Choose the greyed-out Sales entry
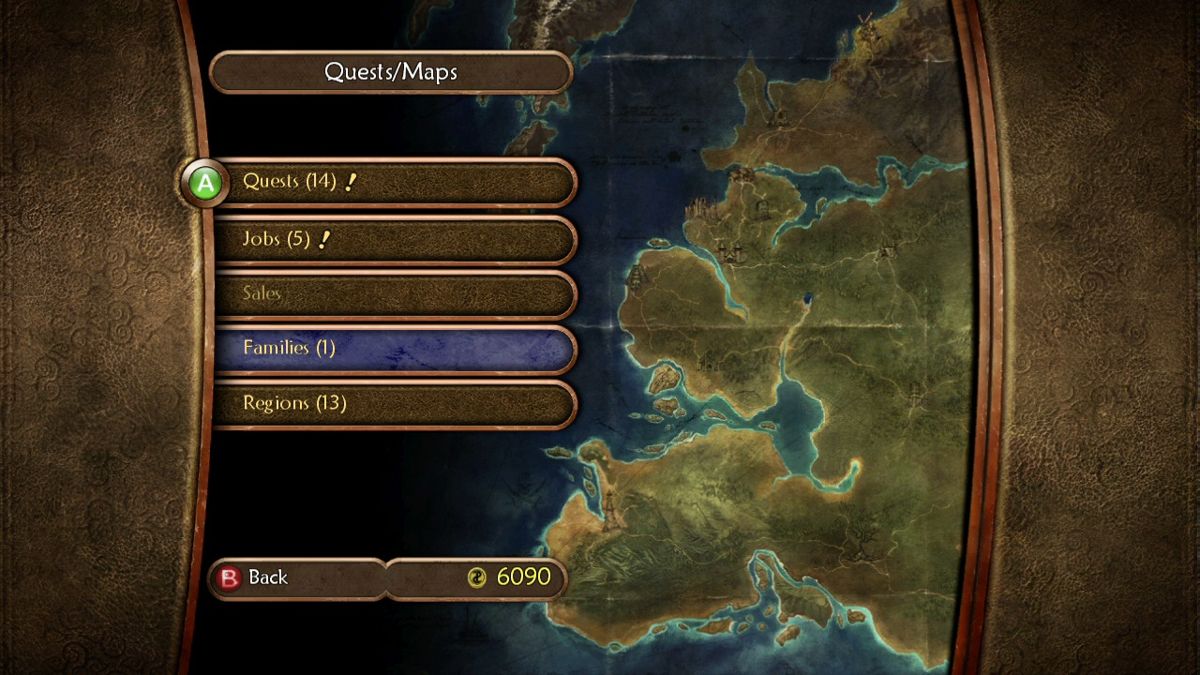This screenshot has width=1200, height=675. (x=395, y=294)
